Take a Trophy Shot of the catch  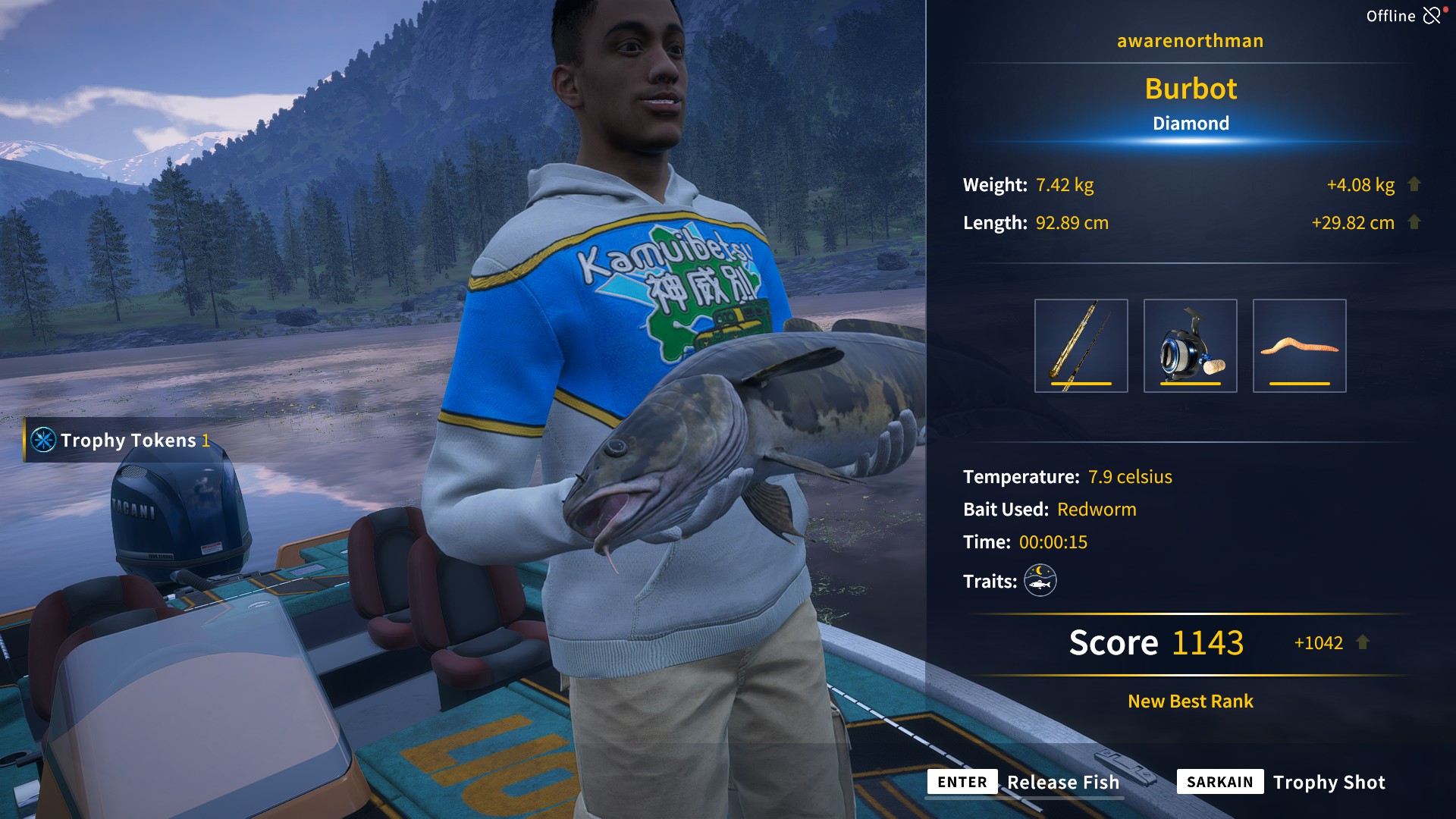(x=1282, y=782)
